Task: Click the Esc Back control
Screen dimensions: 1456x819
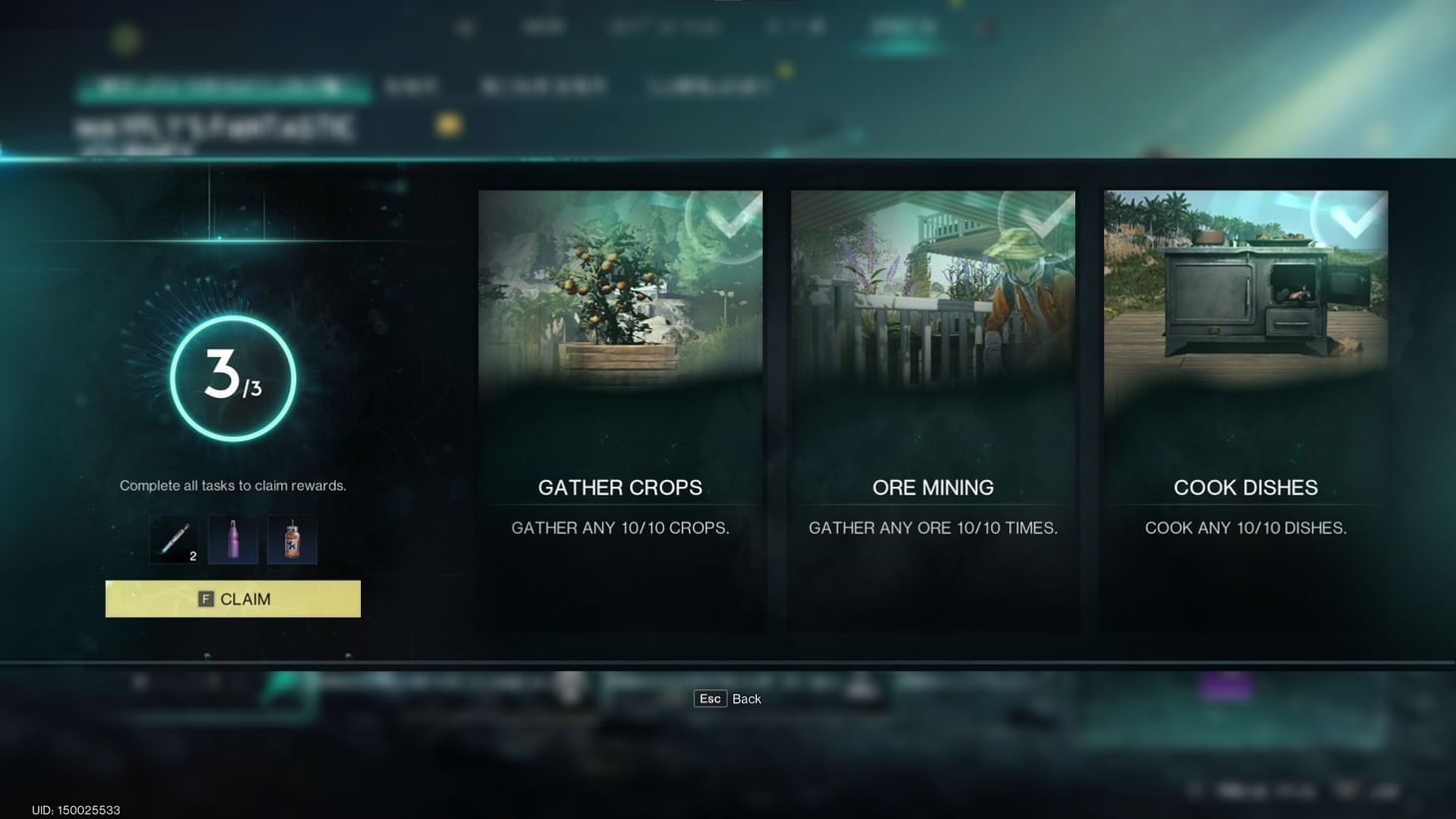Action: pyautogui.click(x=726, y=698)
